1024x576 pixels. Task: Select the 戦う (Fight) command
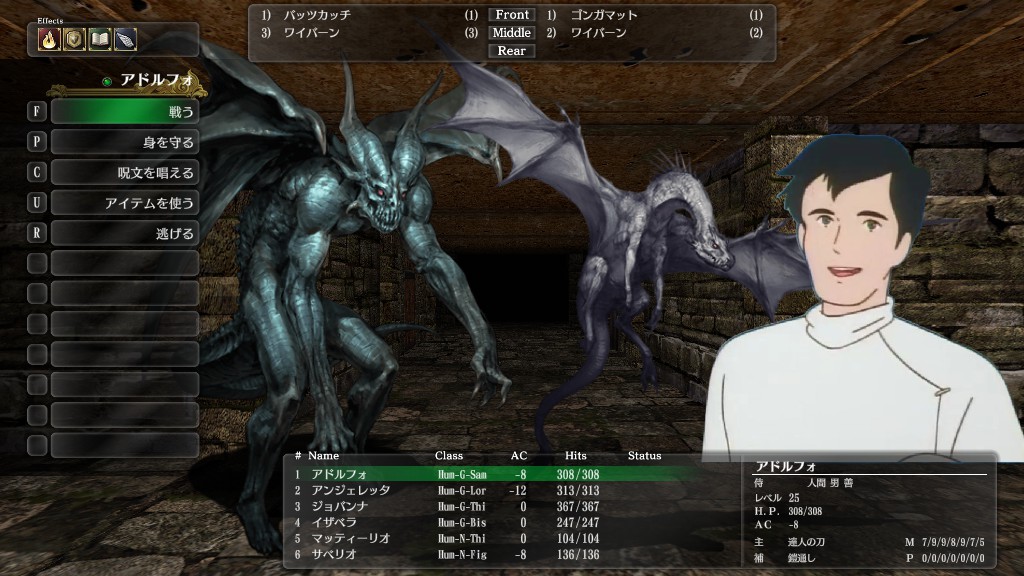pos(124,112)
